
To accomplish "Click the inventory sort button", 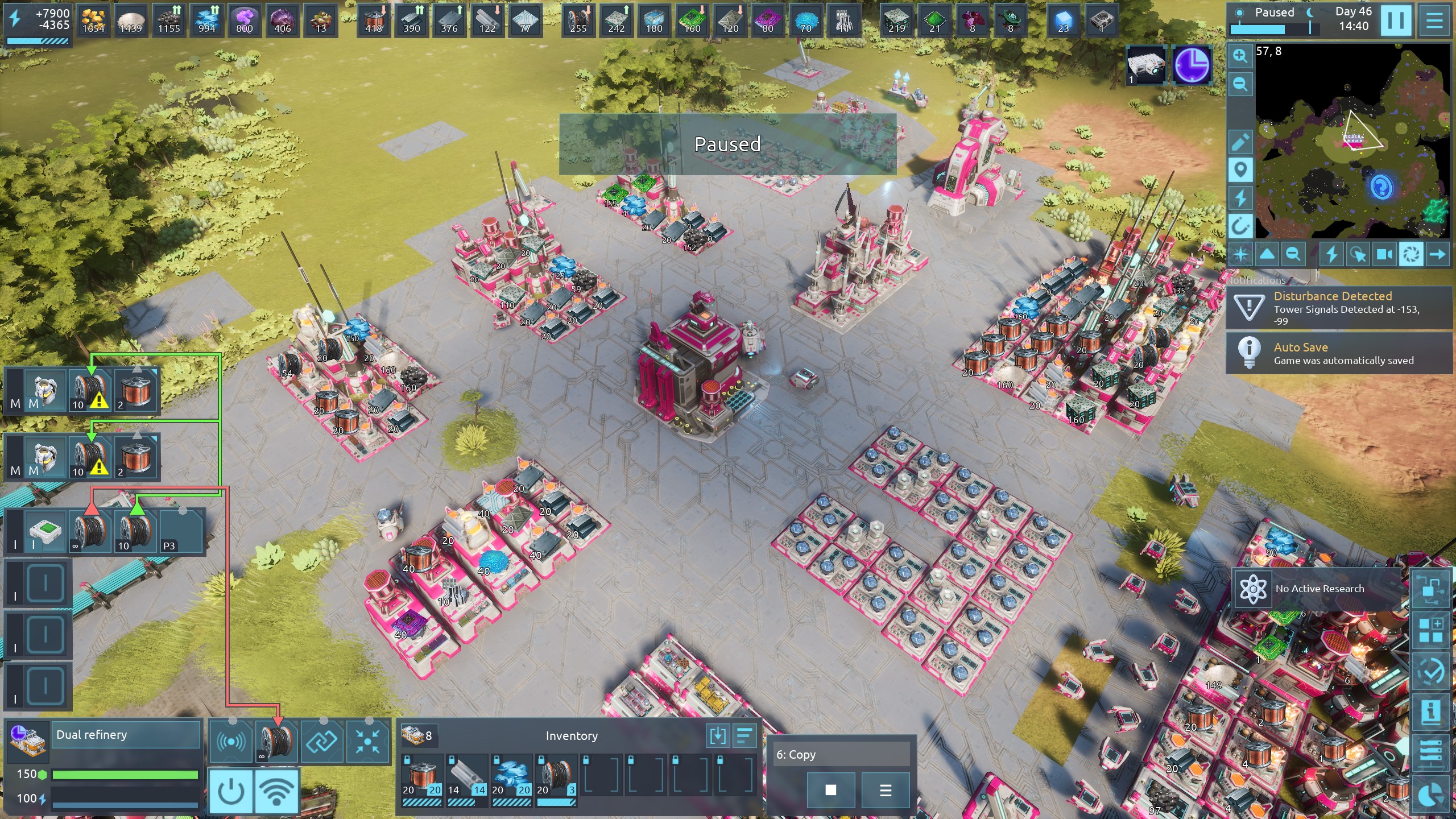I will [x=744, y=736].
